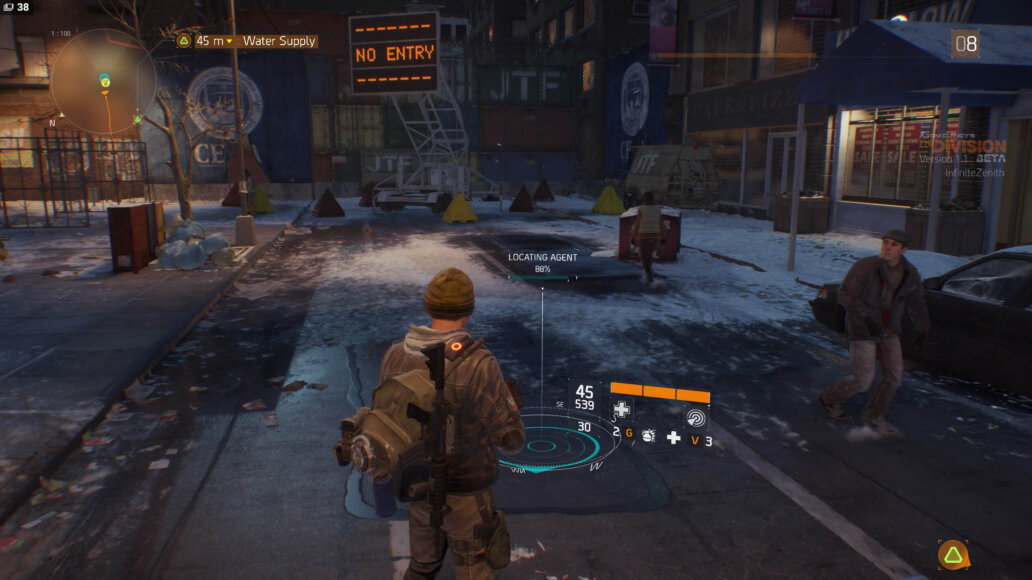This screenshot has width=1032, height=580.
Task: Use the medkit plus icon
Action: [674, 437]
